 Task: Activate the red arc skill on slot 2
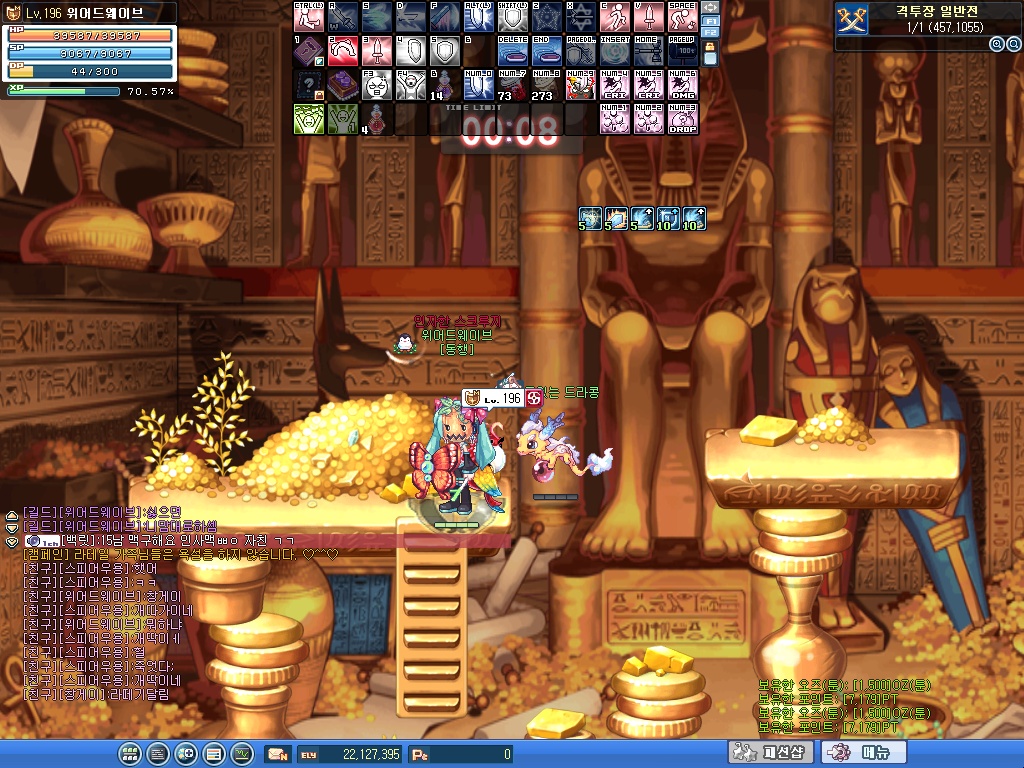point(342,51)
